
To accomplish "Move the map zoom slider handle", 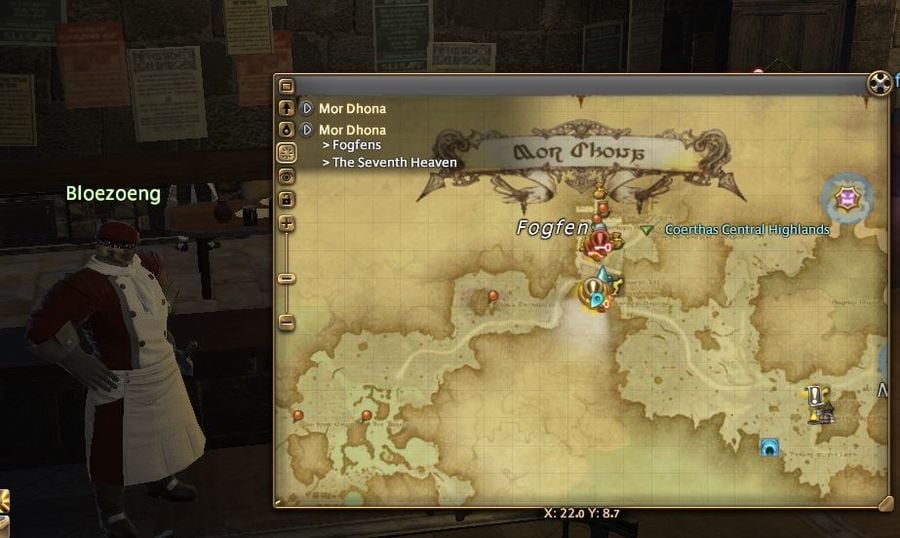I will pos(287,278).
